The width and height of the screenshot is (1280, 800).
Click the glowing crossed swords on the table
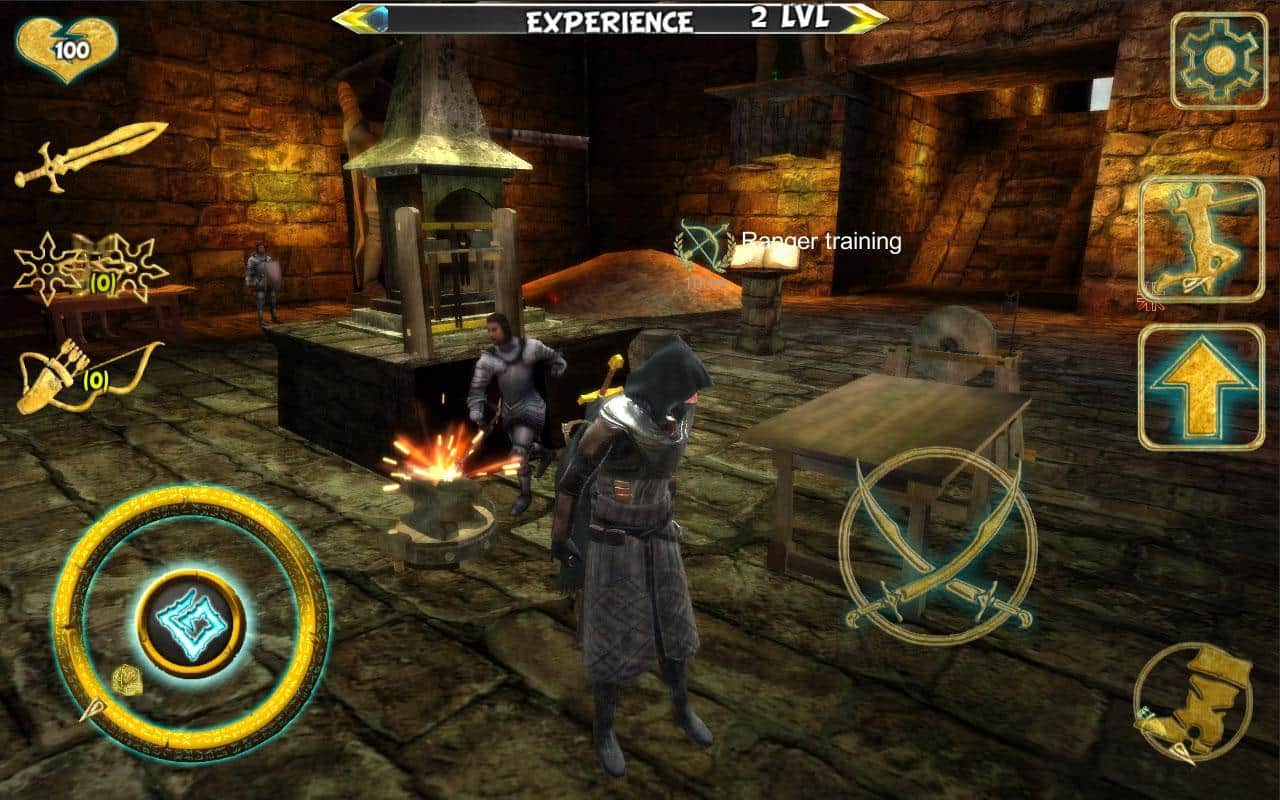click(930, 545)
